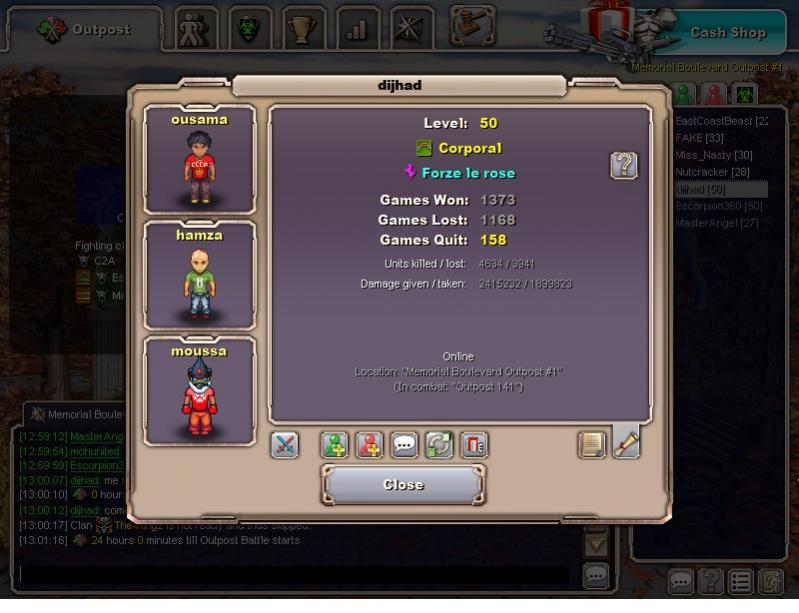Click the red player add icon
The image size is (799, 613).
(370, 445)
